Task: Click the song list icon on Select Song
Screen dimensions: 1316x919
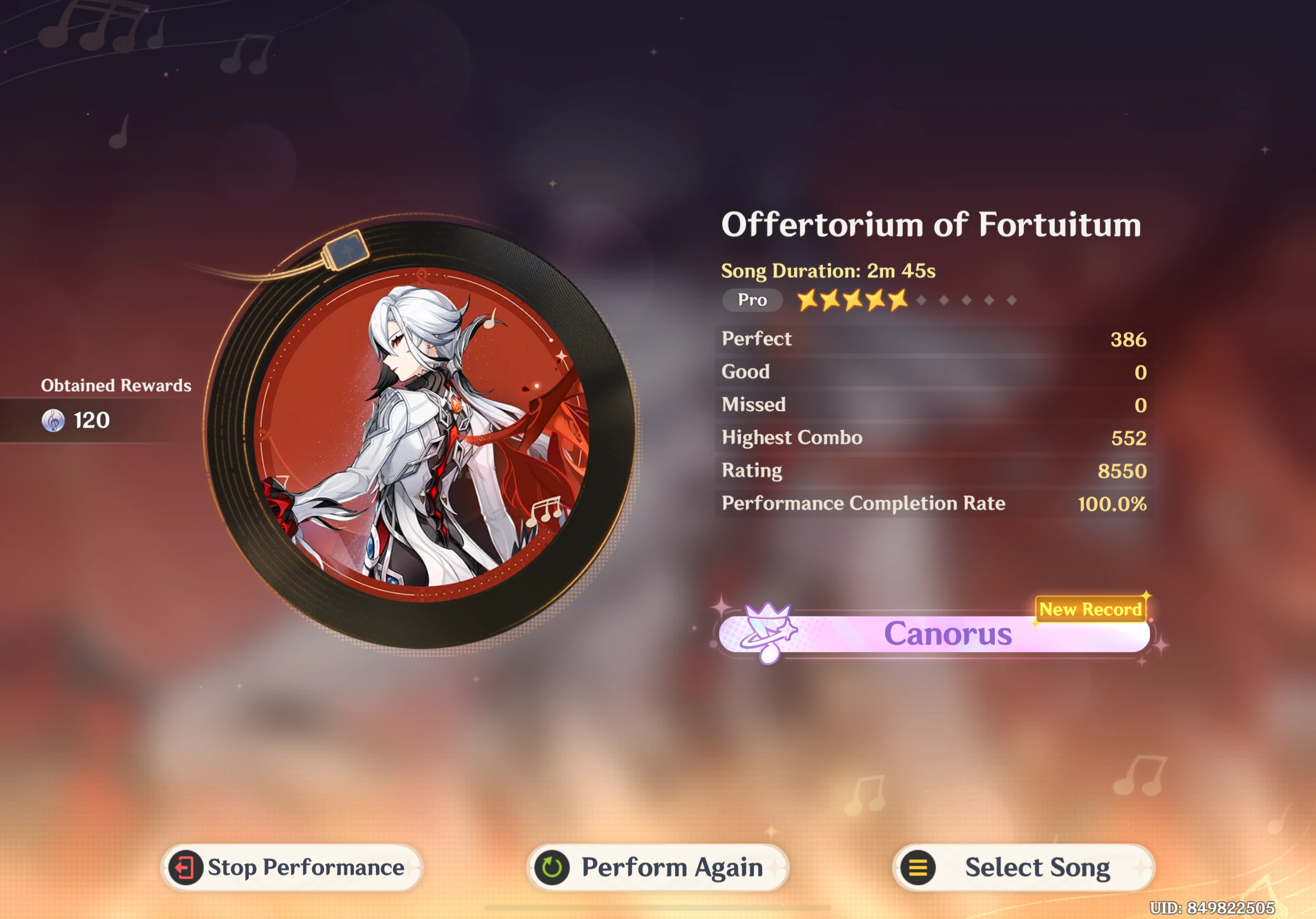Action: click(x=918, y=867)
